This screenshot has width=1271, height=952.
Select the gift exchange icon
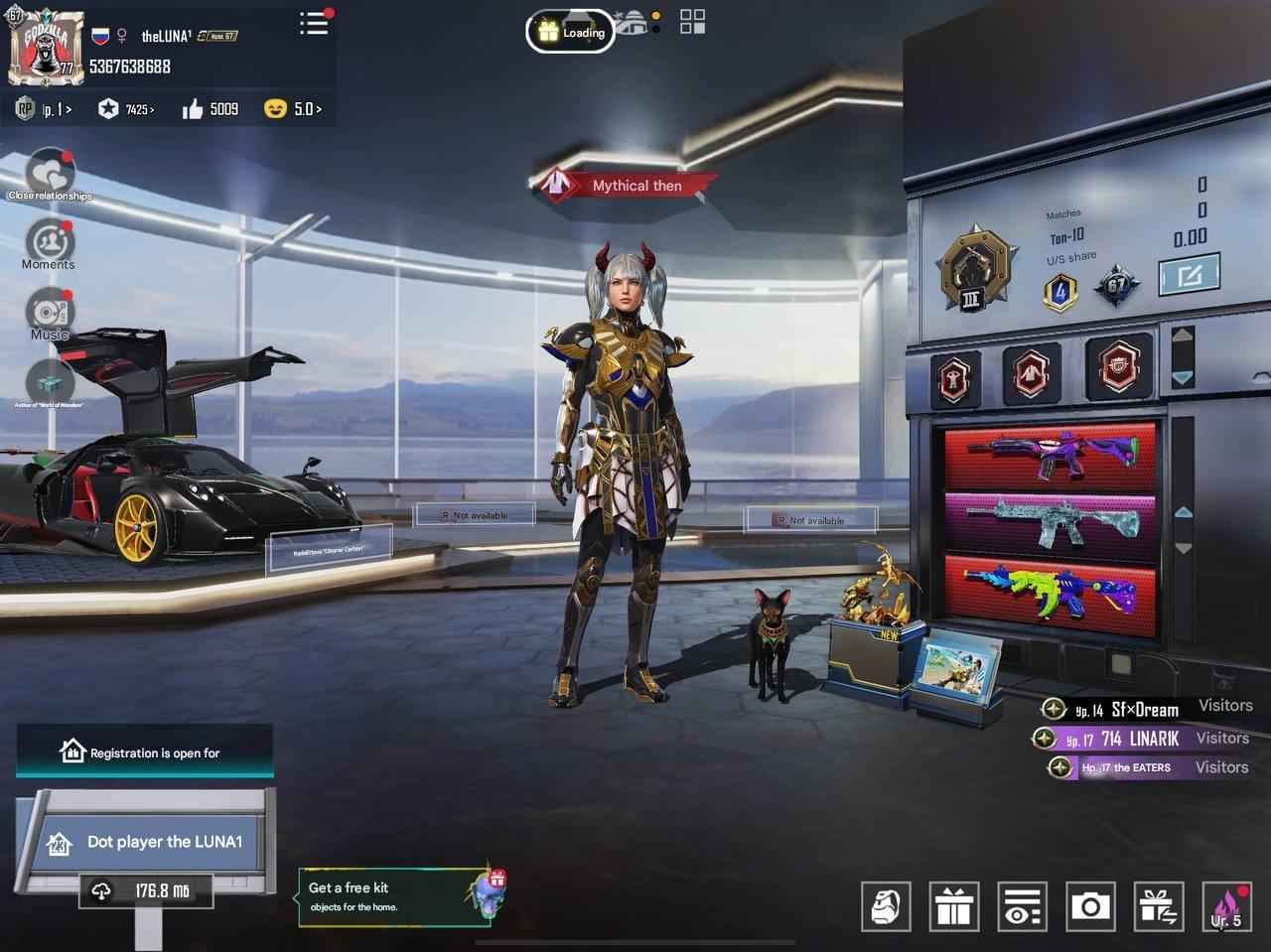pyautogui.click(x=1160, y=905)
